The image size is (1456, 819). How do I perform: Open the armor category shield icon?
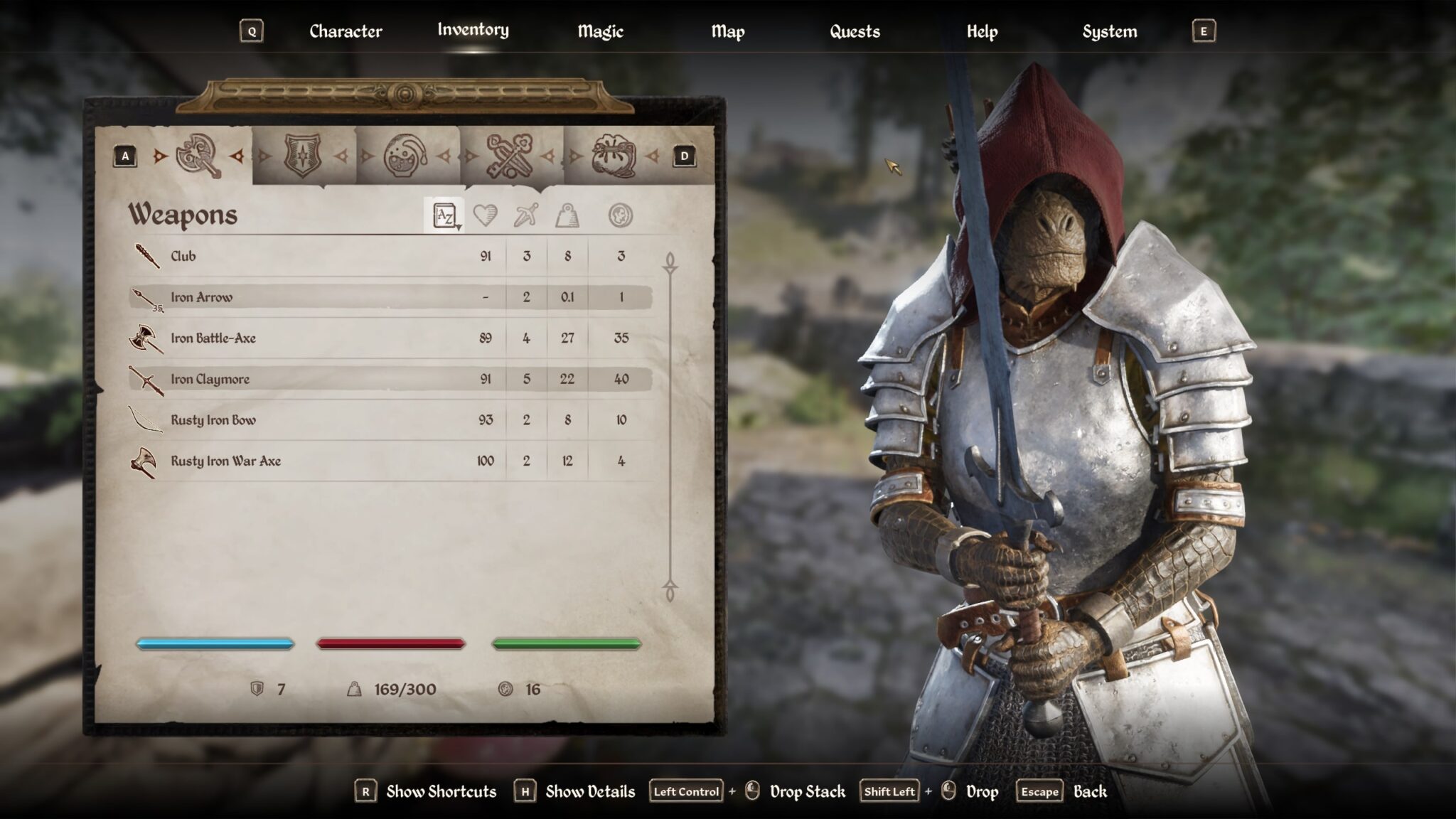coord(301,155)
